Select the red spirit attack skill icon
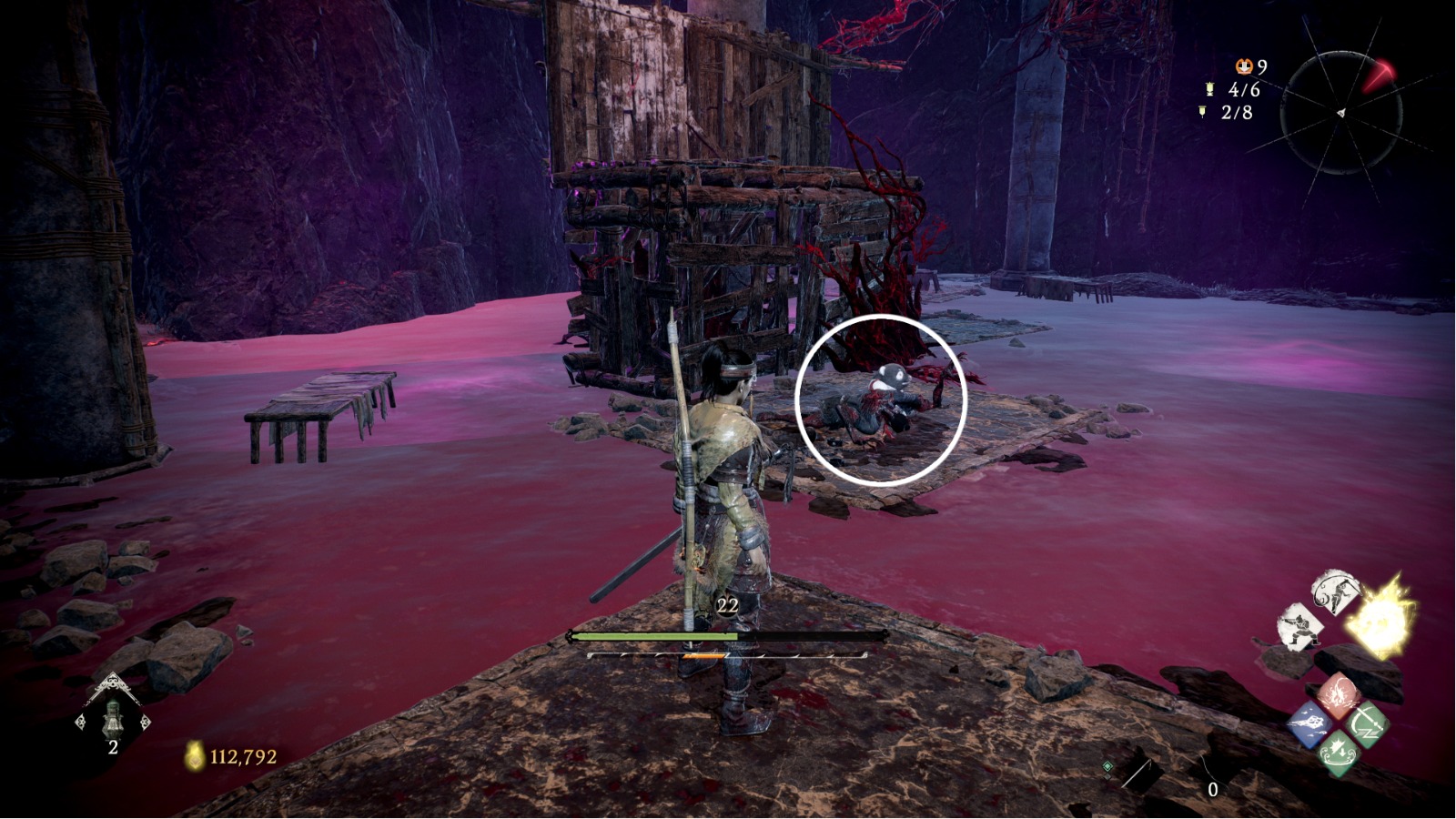1456x819 pixels. point(1339,694)
